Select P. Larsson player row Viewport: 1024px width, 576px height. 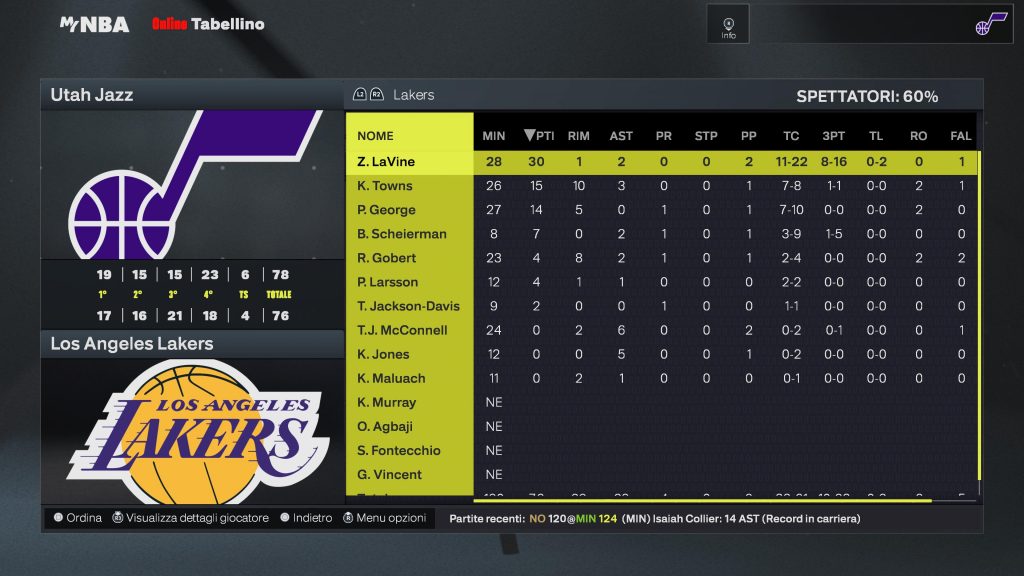point(388,282)
